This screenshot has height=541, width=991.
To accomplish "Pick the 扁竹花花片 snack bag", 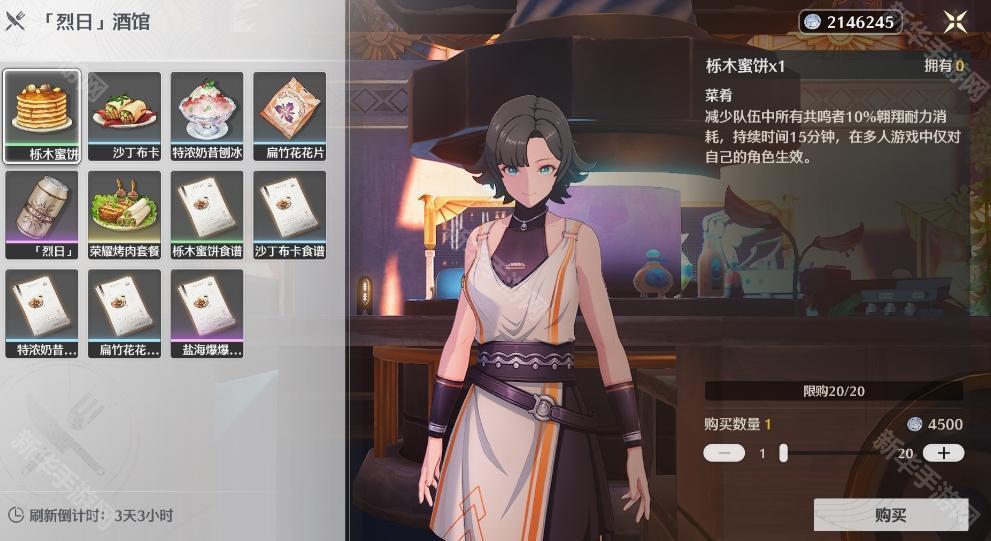I will point(289,115).
